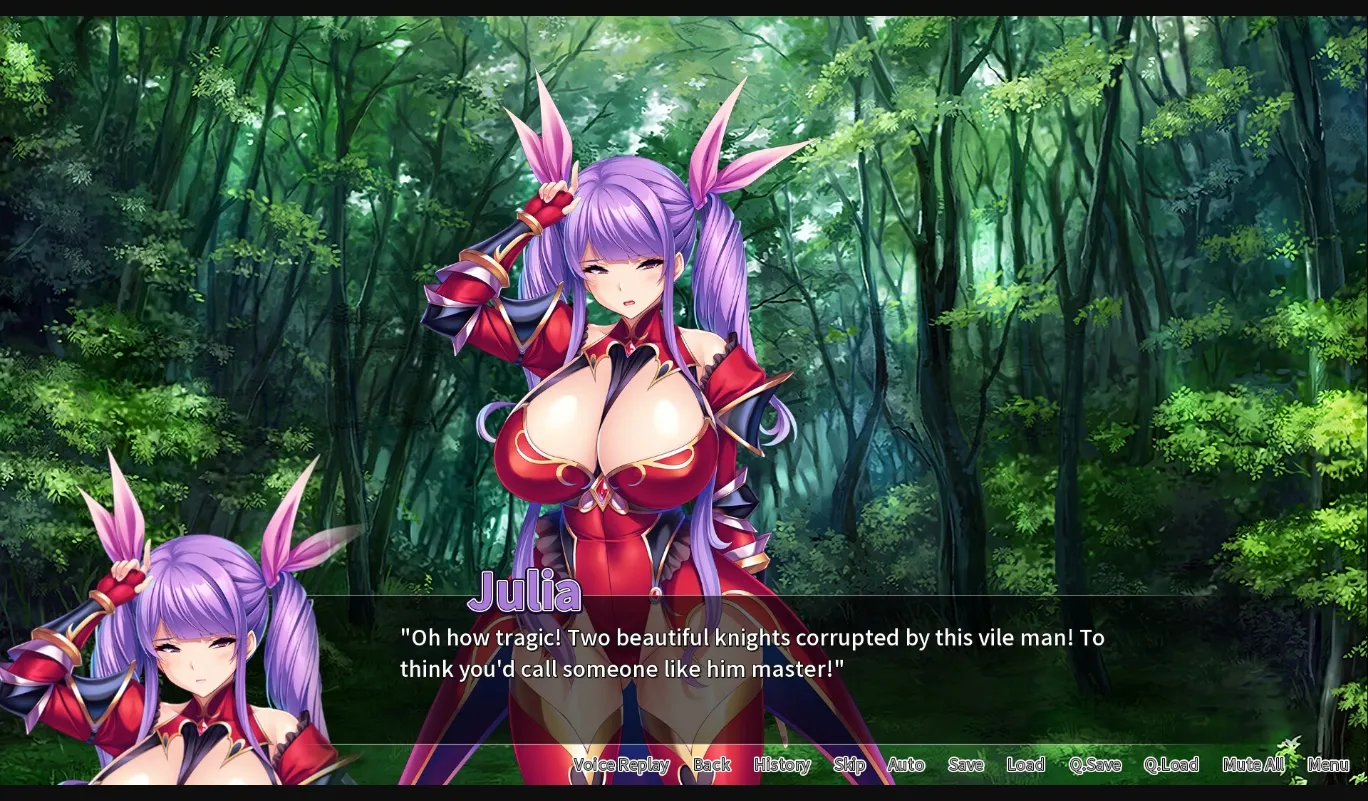Viewport: 1368px width, 801px height.
Task: Open the dialogue History log
Action: [x=781, y=764]
